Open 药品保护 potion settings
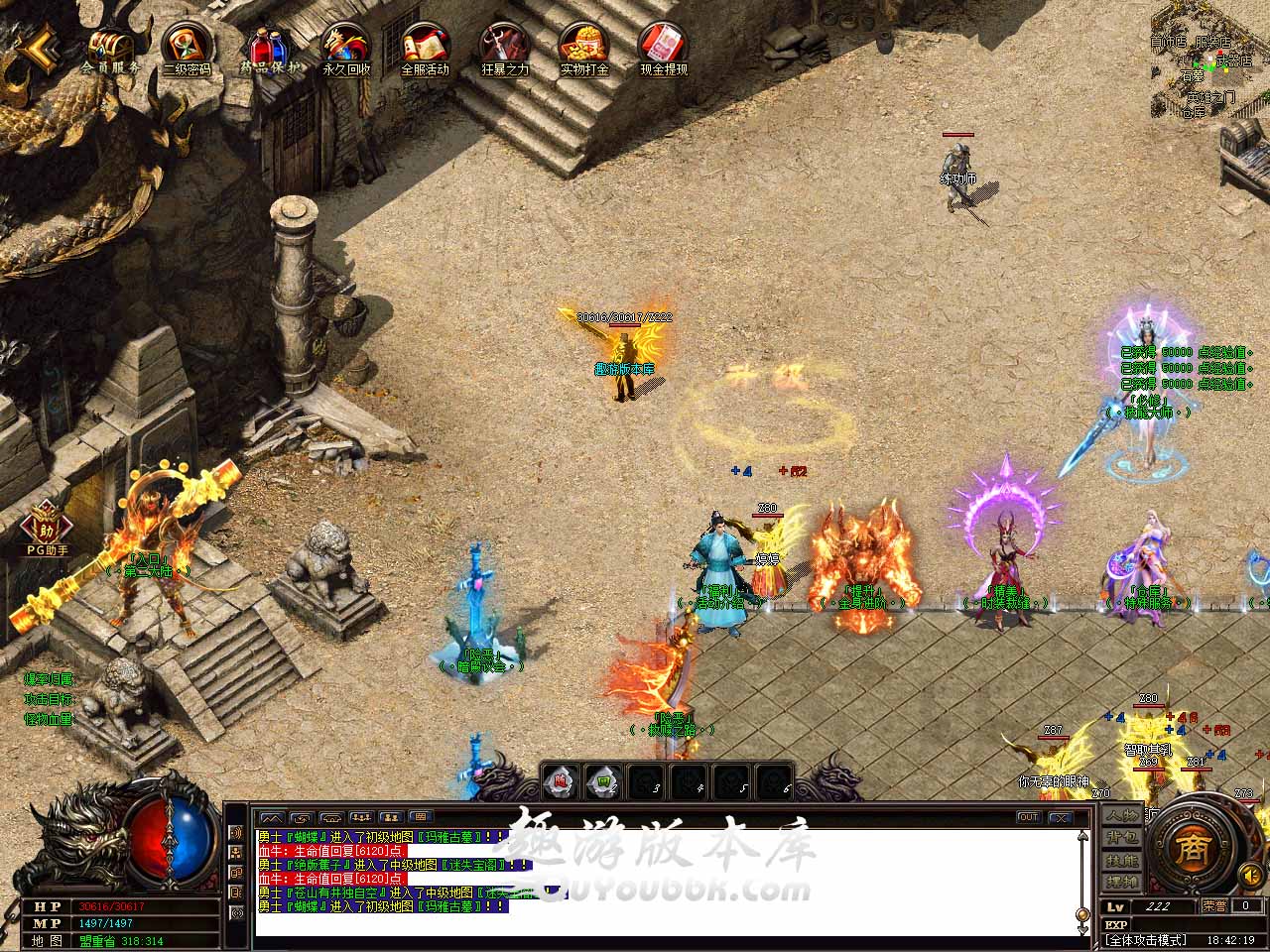 (267, 46)
